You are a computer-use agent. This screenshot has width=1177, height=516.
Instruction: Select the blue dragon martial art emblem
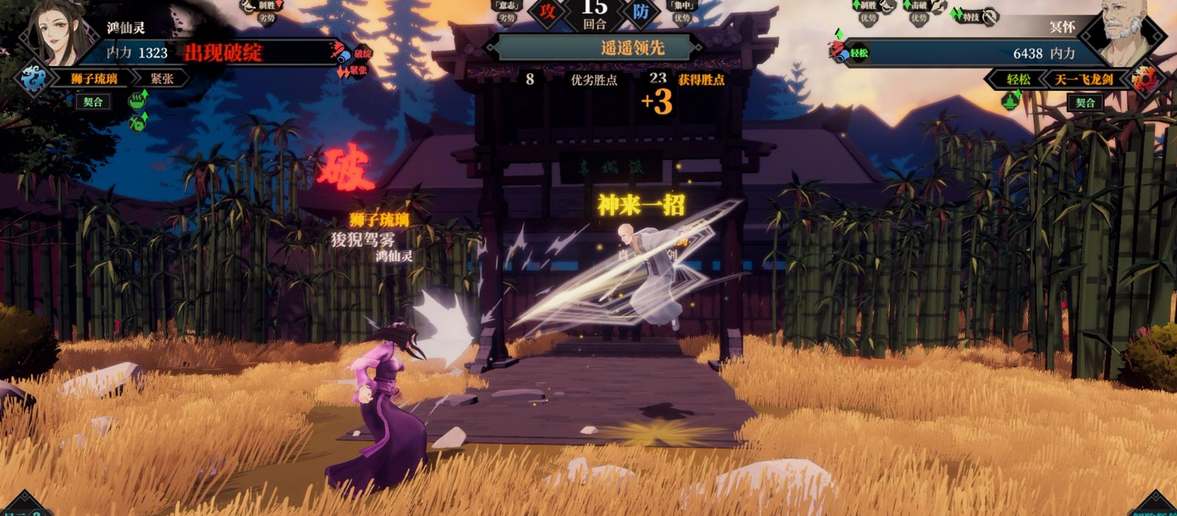pyautogui.click(x=33, y=79)
